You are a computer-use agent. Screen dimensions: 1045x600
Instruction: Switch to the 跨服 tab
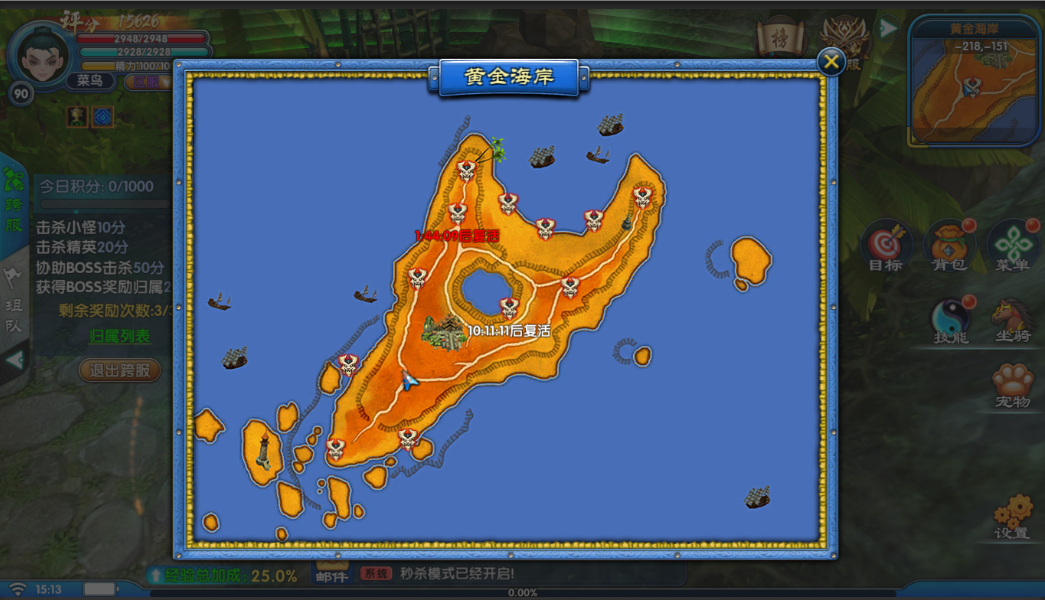click(x=13, y=200)
